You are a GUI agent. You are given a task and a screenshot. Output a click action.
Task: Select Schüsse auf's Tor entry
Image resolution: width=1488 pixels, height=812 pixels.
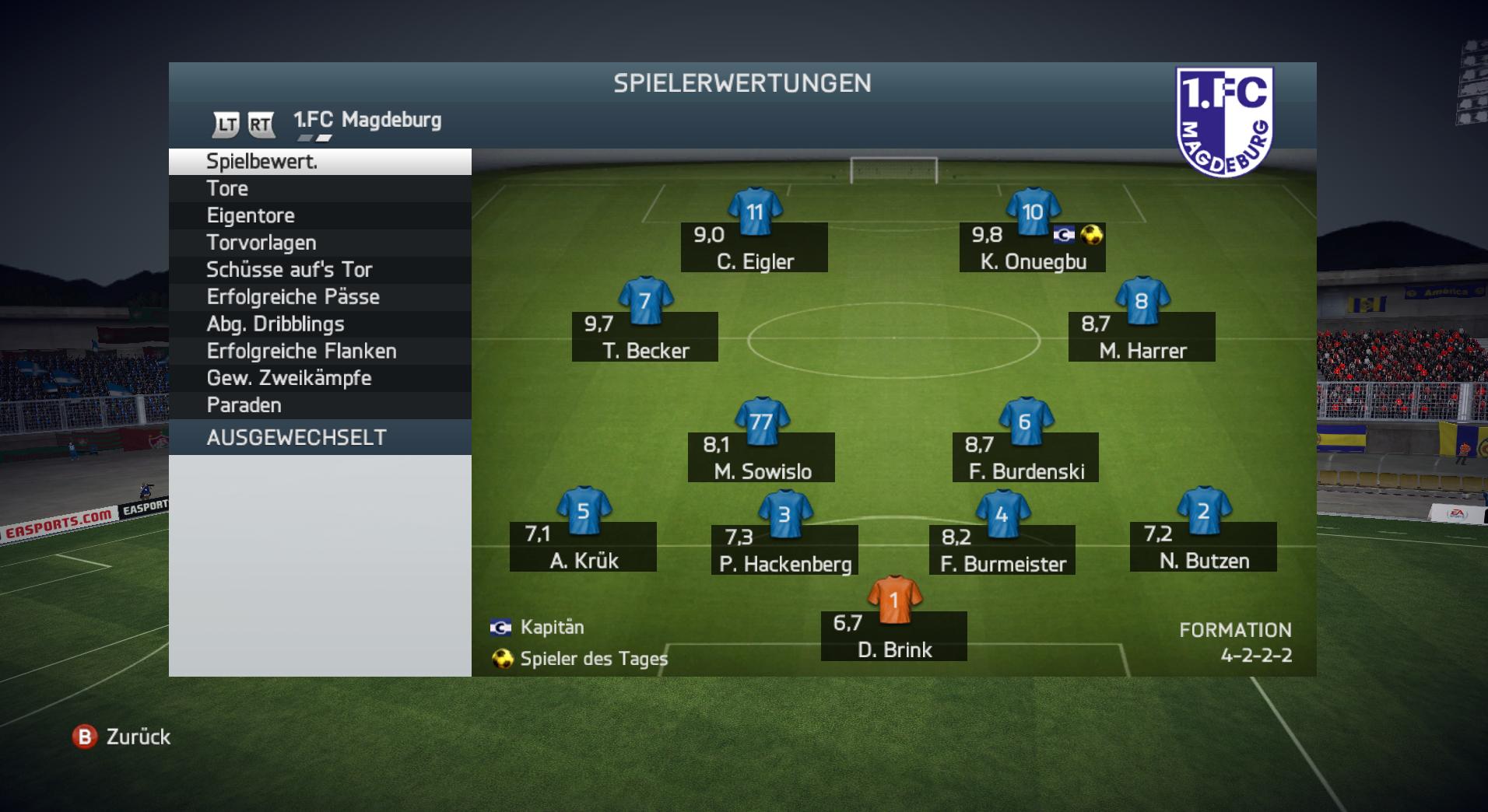click(x=319, y=270)
